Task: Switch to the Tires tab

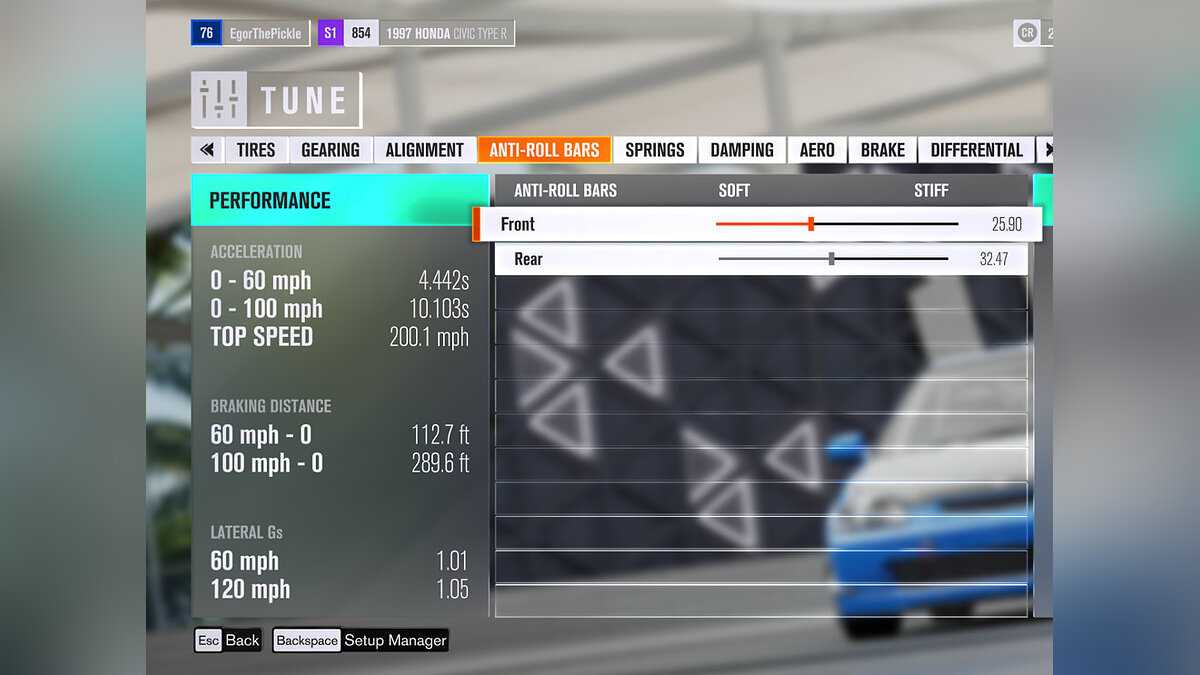Action: (x=256, y=150)
